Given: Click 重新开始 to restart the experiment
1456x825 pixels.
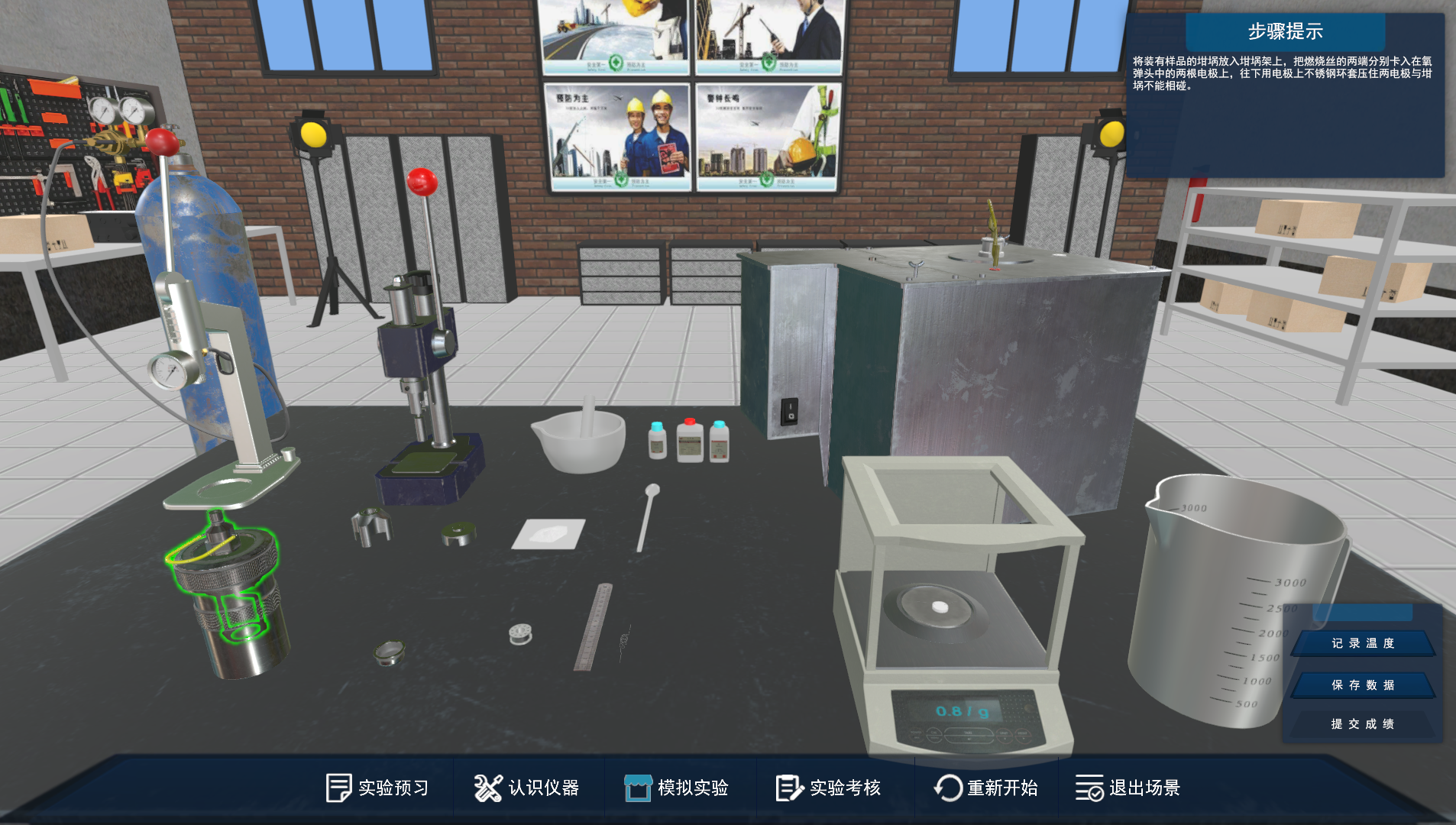Looking at the screenshot, I should point(986,788).
